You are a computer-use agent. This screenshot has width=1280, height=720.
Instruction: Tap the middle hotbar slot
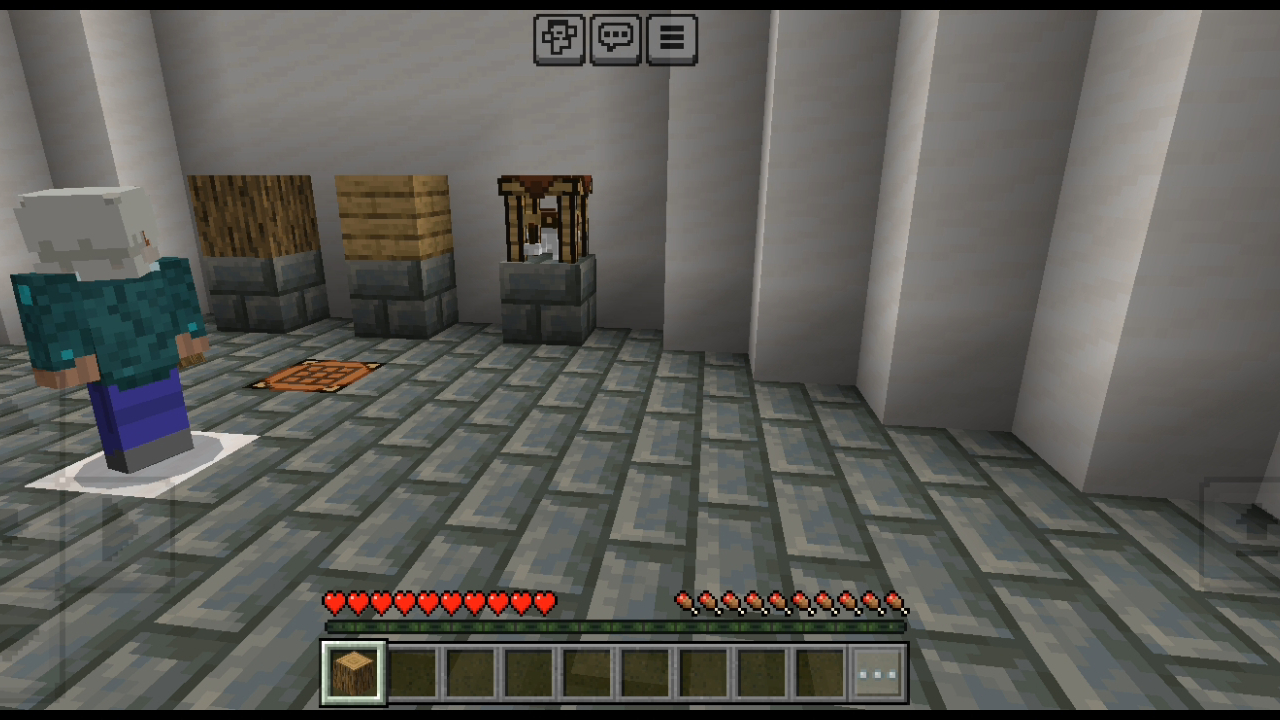point(584,668)
